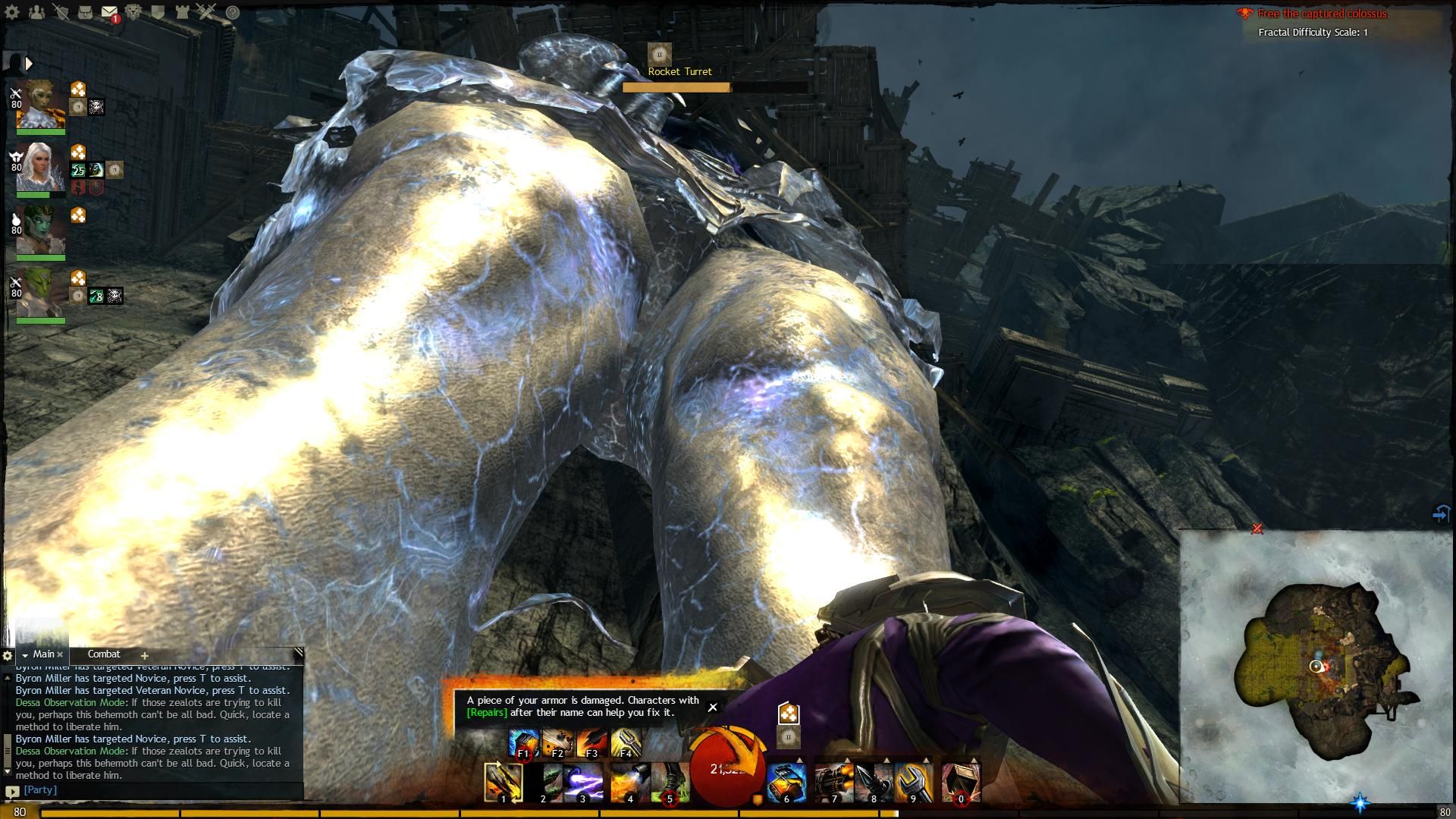Switch to the Combat chat tab
Viewport: 1456px width, 819px height.
[104, 654]
